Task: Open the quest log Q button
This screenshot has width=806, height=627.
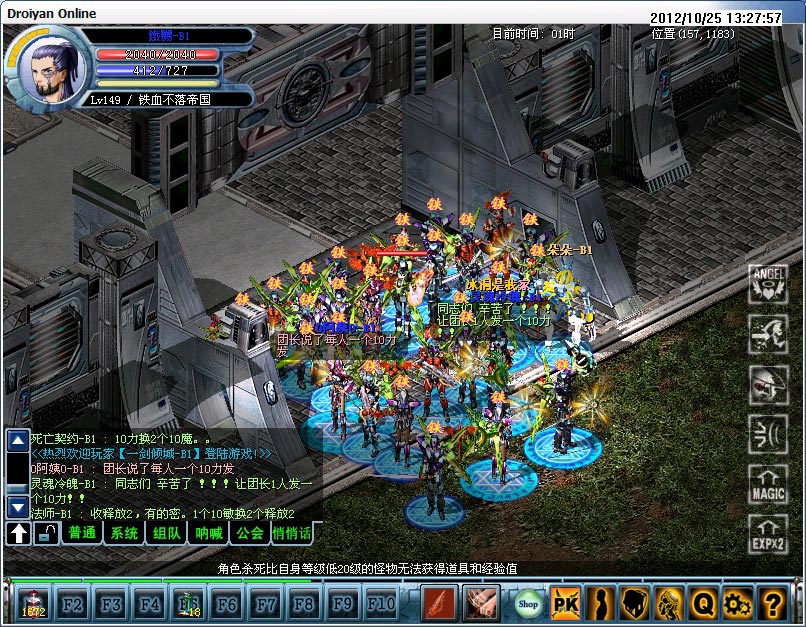Action: pos(703,603)
